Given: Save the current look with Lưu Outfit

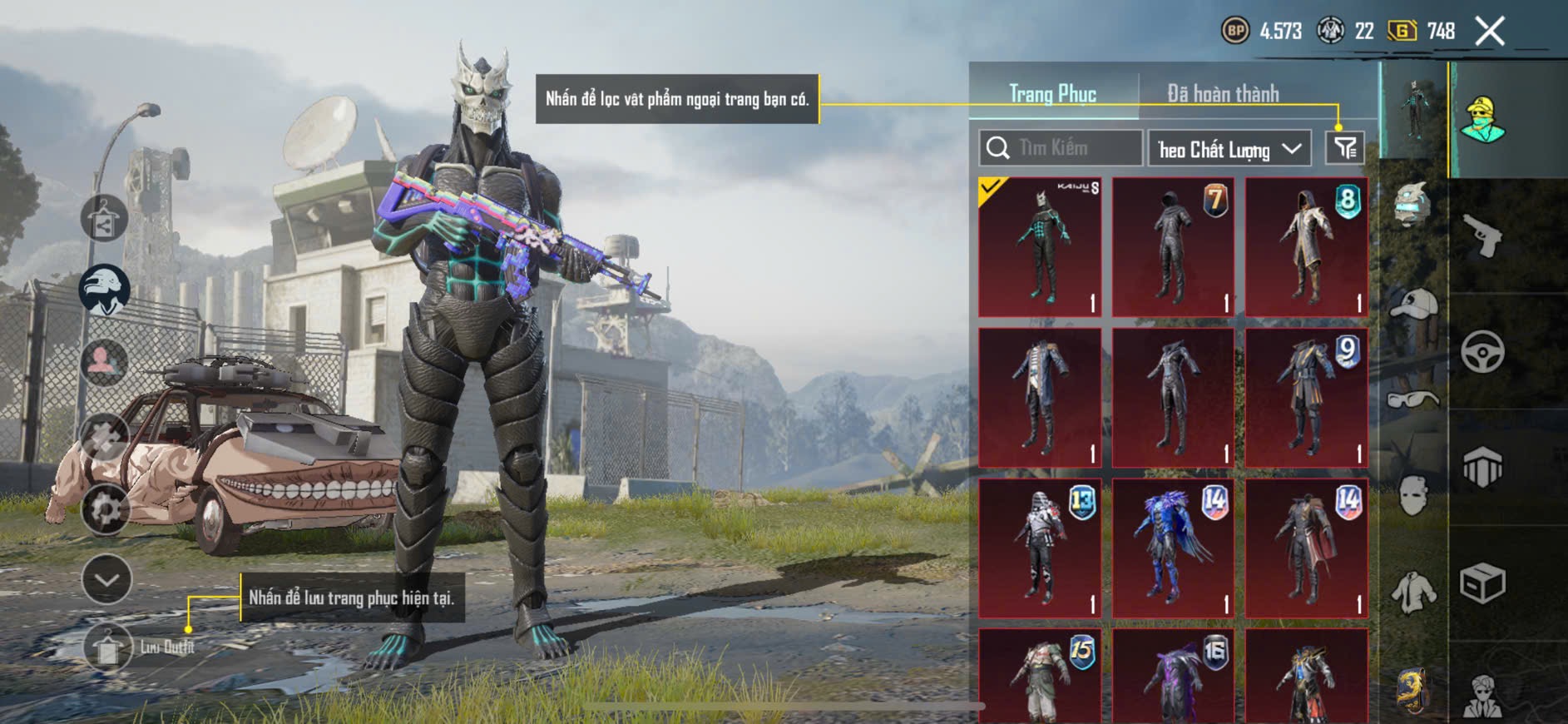Looking at the screenshot, I should (x=108, y=647).
